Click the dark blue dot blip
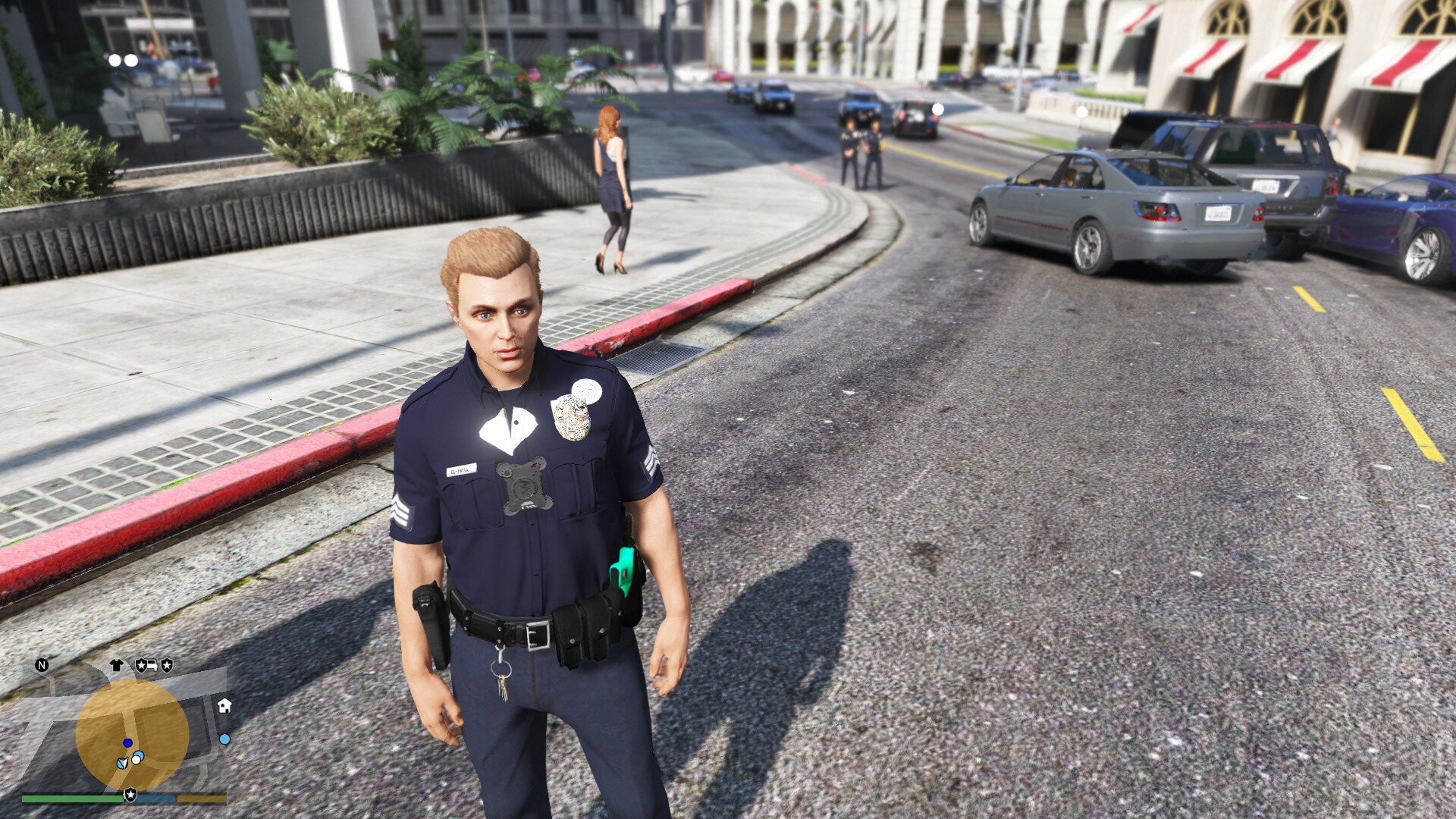Image resolution: width=1456 pixels, height=819 pixels. 128,742
